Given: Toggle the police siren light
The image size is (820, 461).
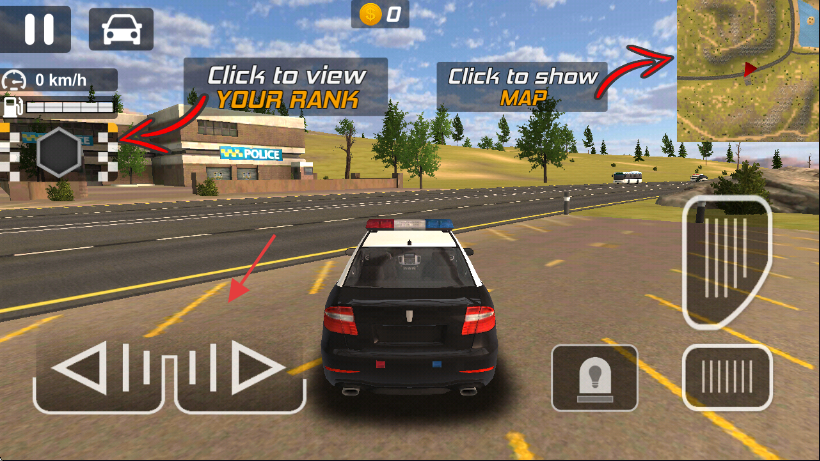Looking at the screenshot, I should [x=594, y=378].
